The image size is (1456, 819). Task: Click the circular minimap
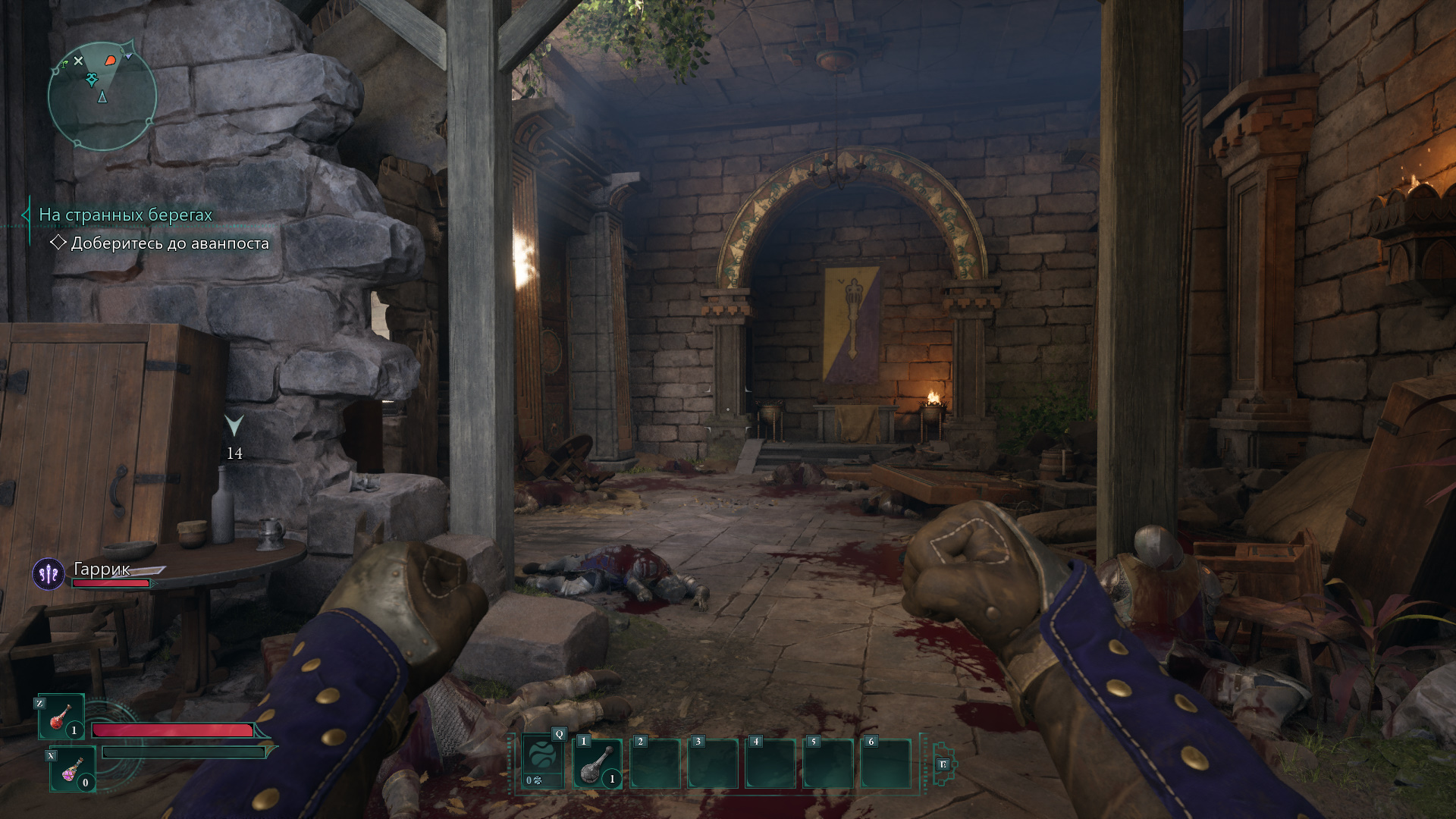(x=102, y=96)
